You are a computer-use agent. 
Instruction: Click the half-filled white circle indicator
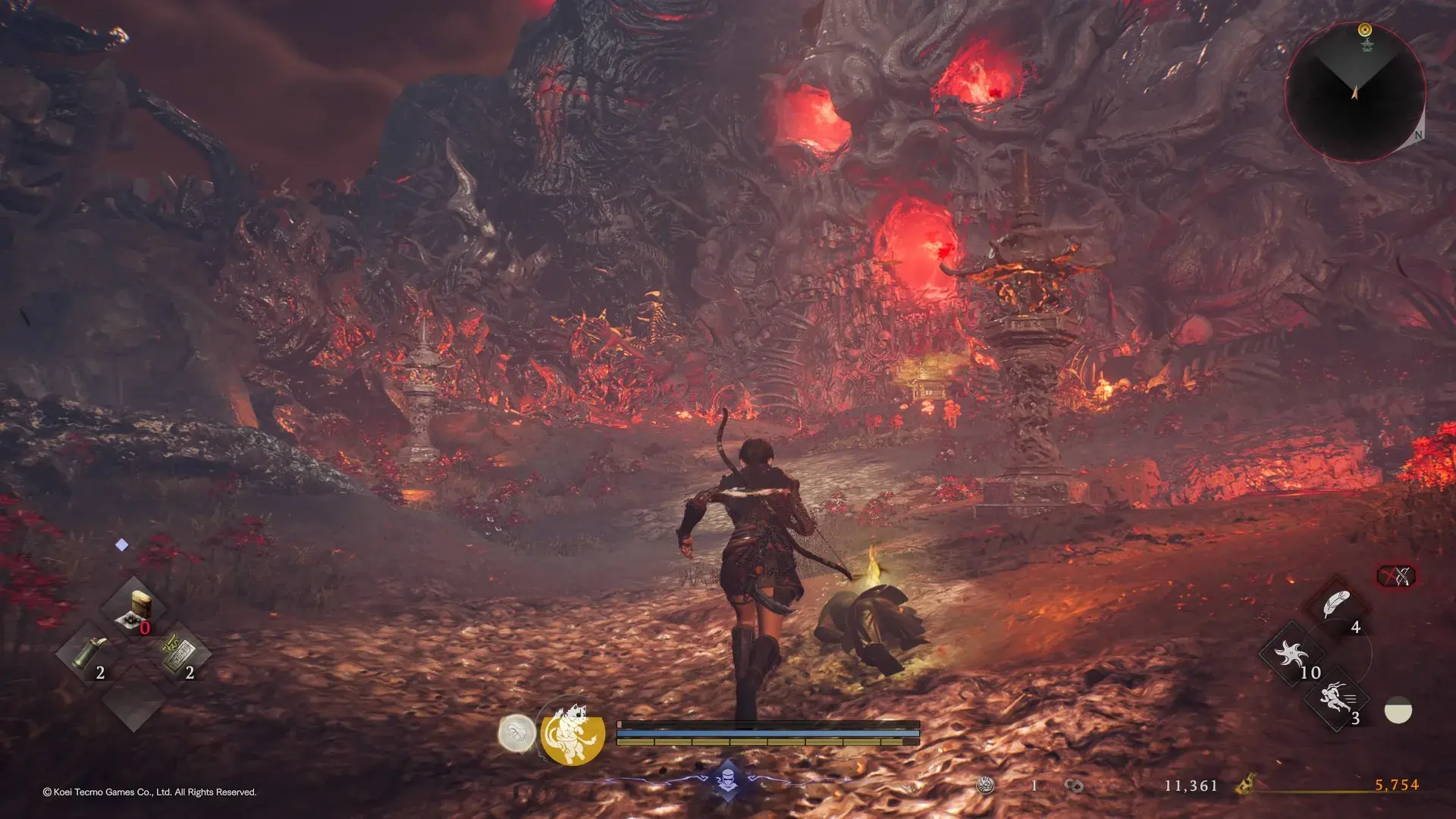(x=1398, y=711)
